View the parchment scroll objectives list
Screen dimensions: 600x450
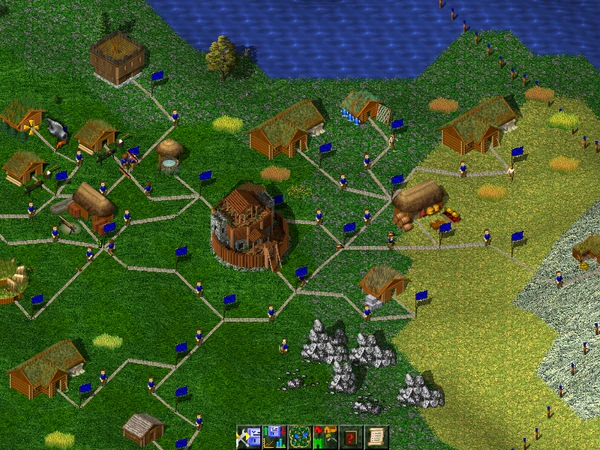376,437
